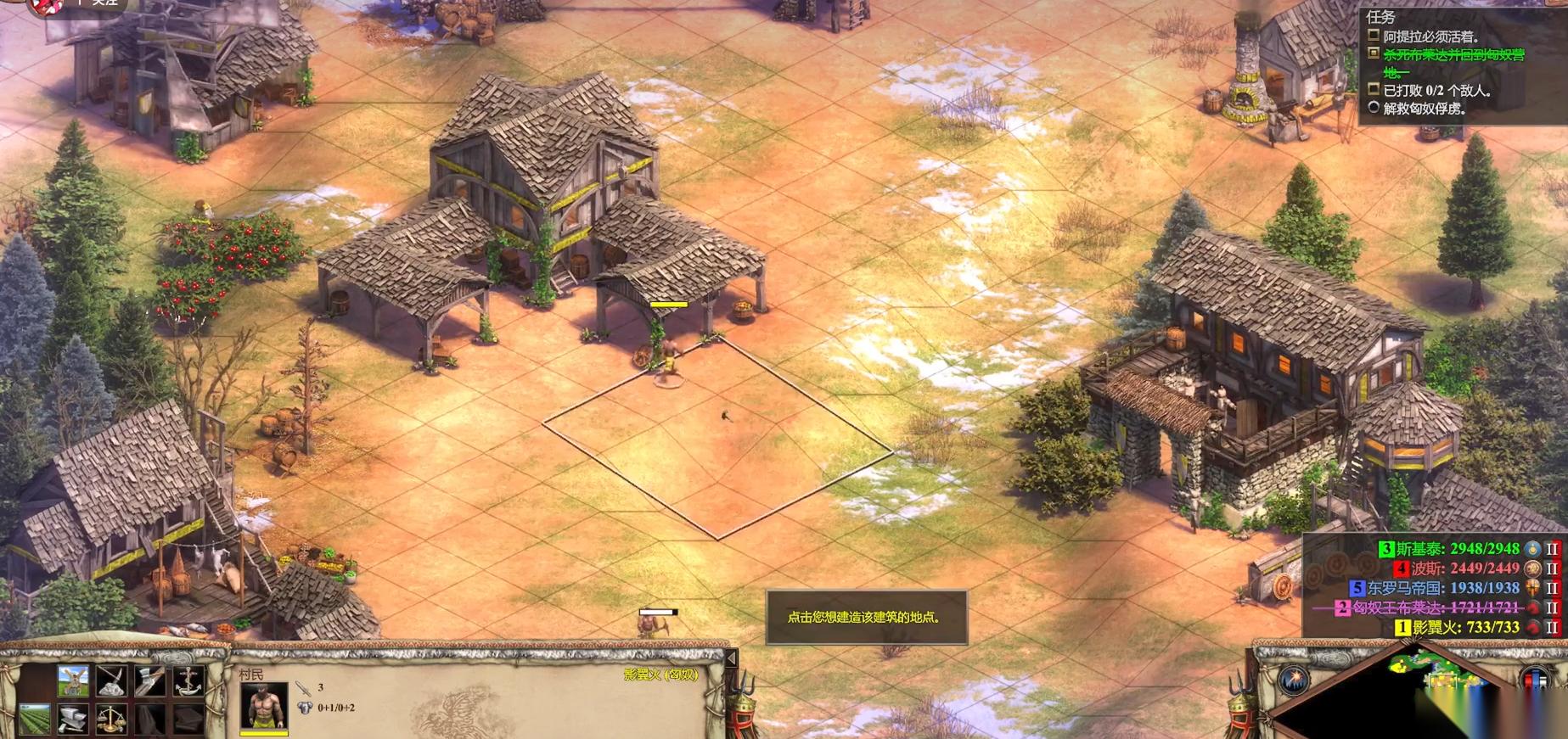Image resolution: width=1568 pixels, height=739 pixels.
Task: Collapse the panel with the arrow button
Action: click(731, 658)
